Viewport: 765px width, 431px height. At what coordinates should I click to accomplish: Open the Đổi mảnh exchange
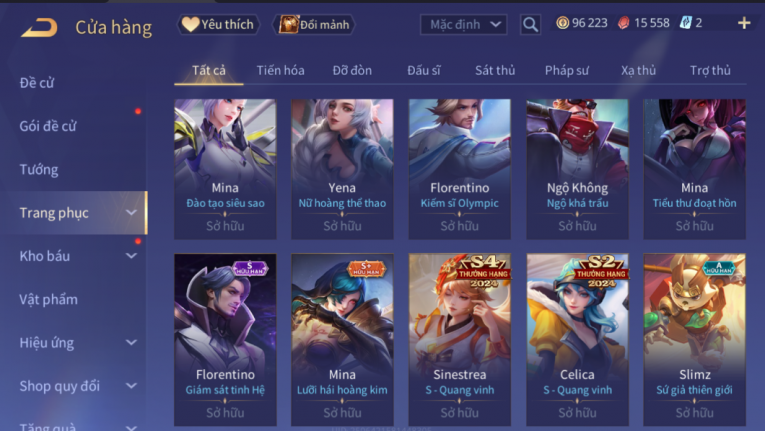pos(315,24)
